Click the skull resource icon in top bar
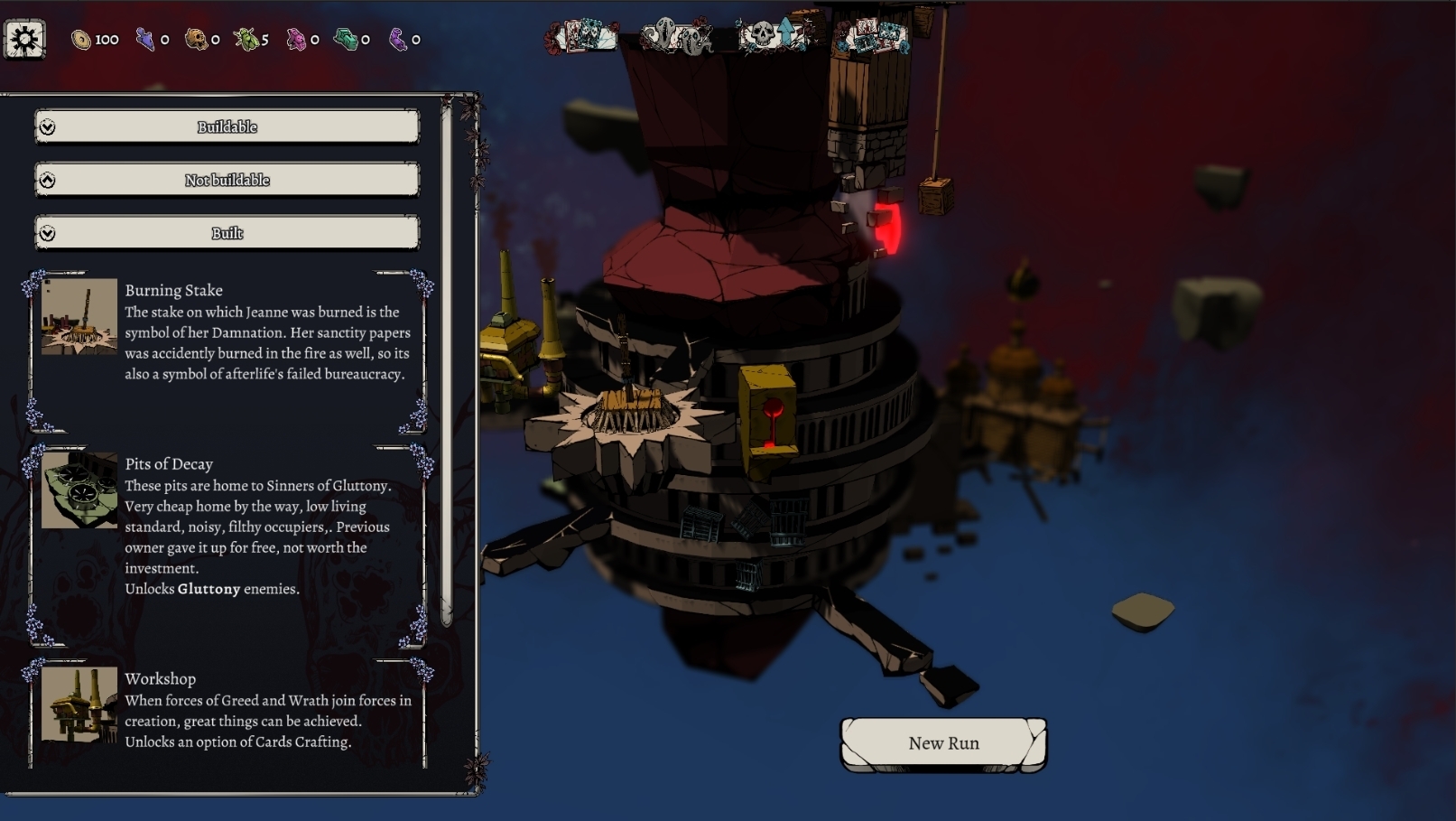The height and width of the screenshot is (821, 1456). coord(198,38)
